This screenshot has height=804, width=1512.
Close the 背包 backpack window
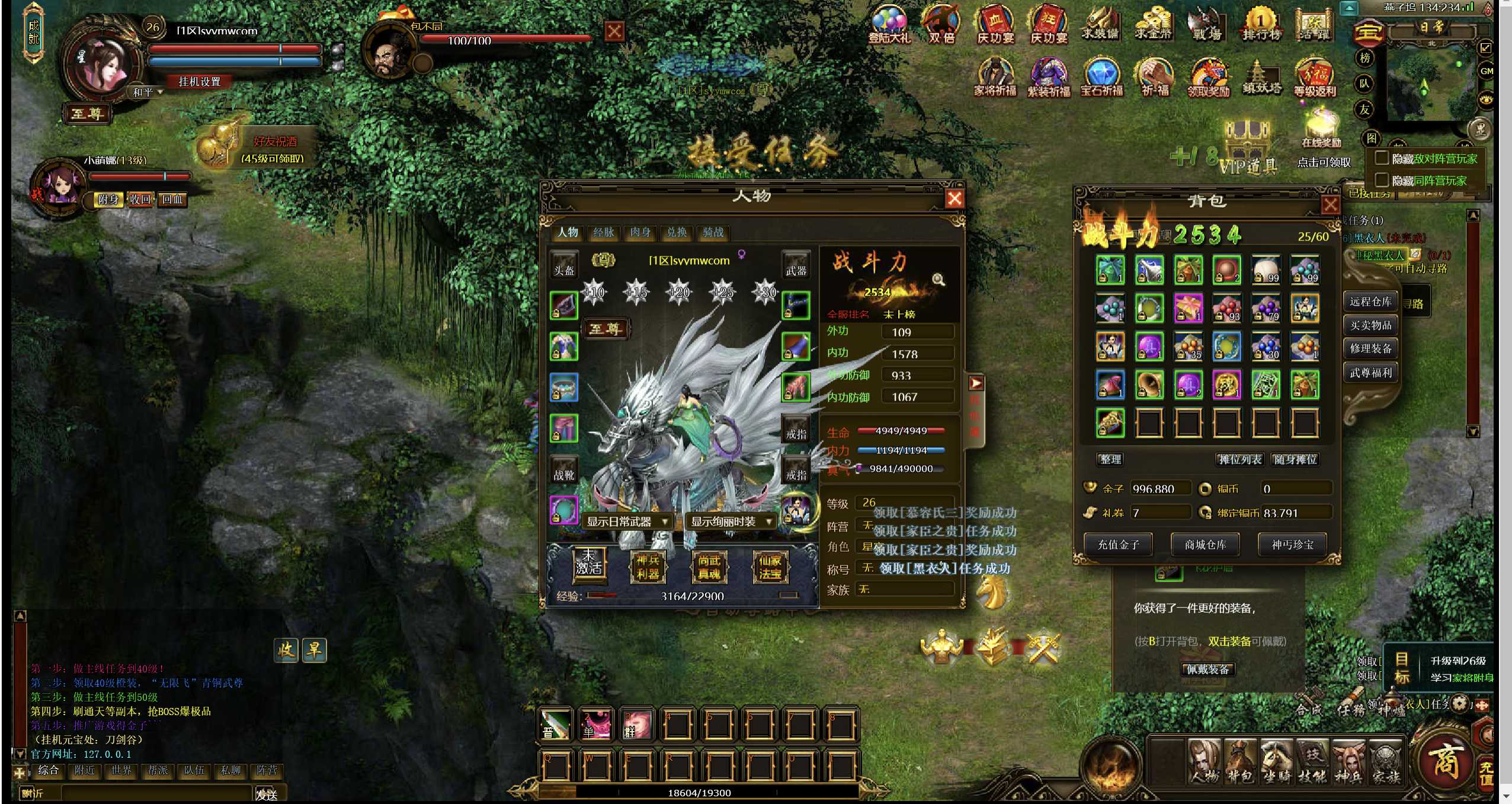tap(1330, 205)
